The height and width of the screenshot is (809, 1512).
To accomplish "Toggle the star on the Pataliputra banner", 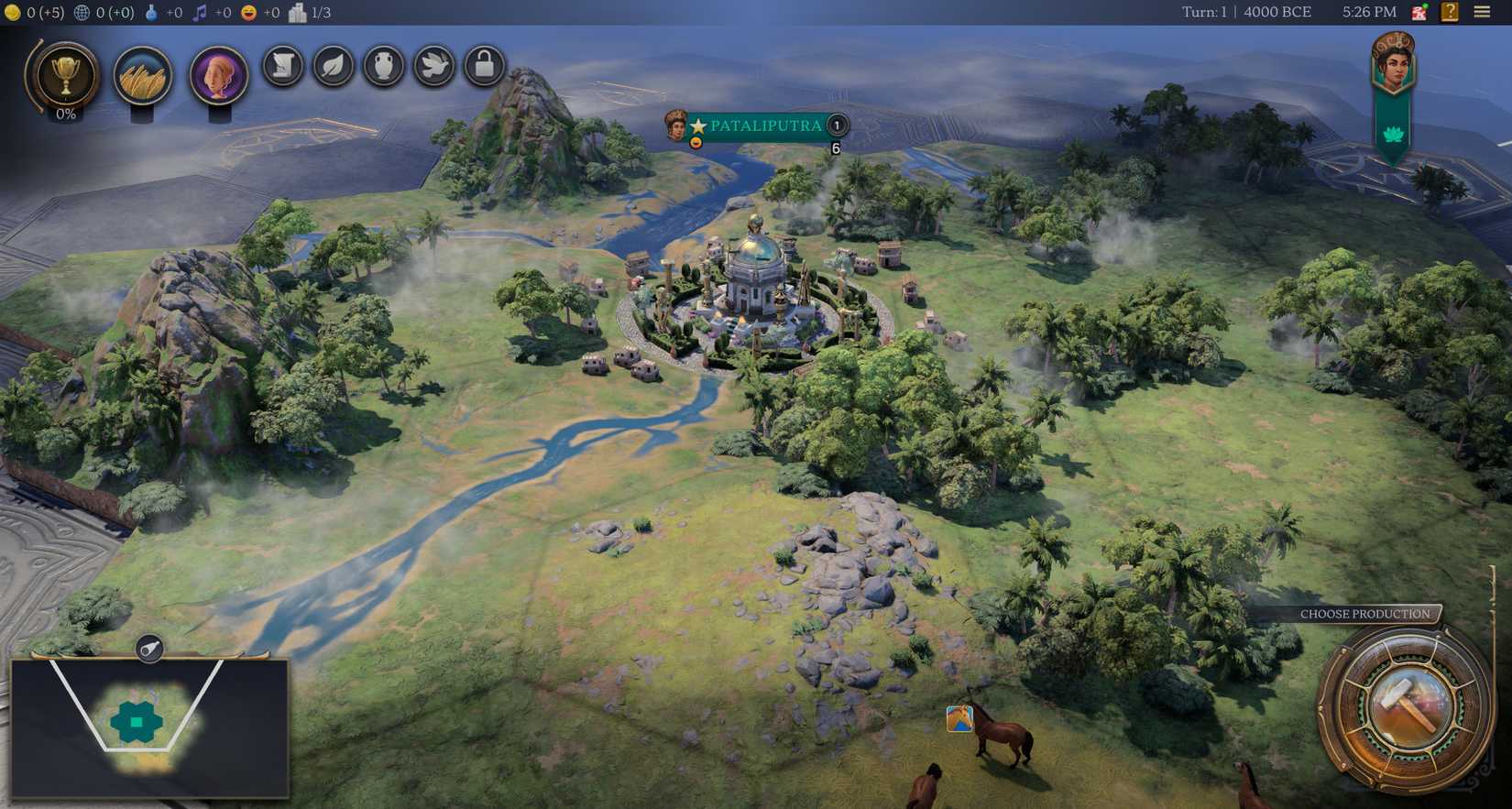I will (700, 126).
